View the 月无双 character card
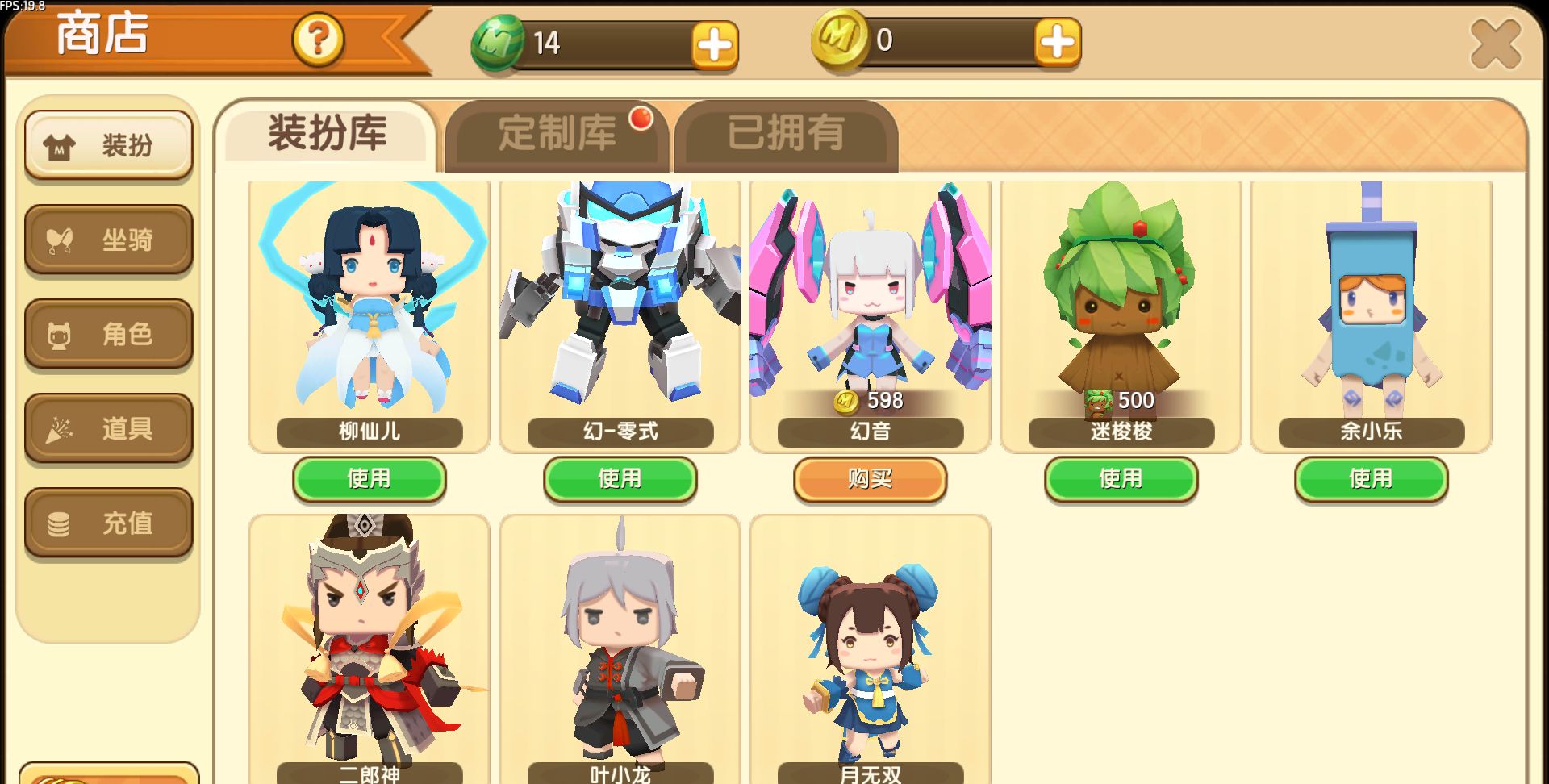This screenshot has height=784, width=1549. pyautogui.click(x=870, y=645)
